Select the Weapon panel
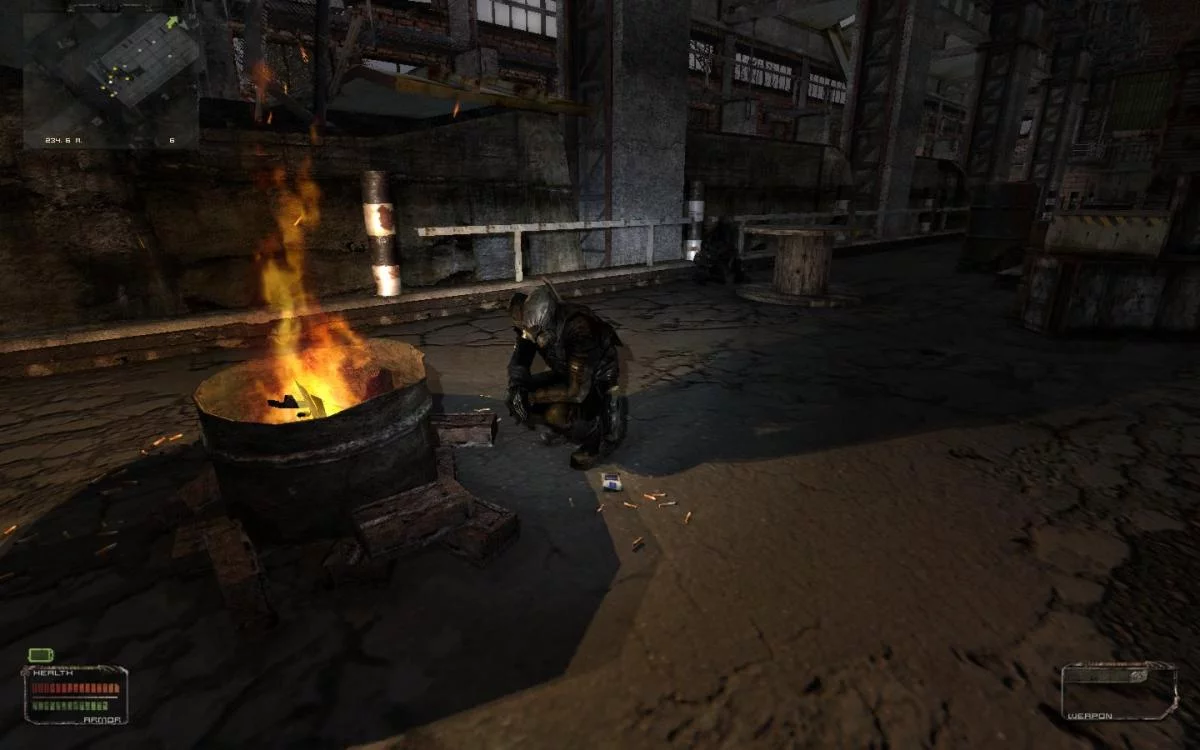This screenshot has height=750, width=1200. point(1118,690)
